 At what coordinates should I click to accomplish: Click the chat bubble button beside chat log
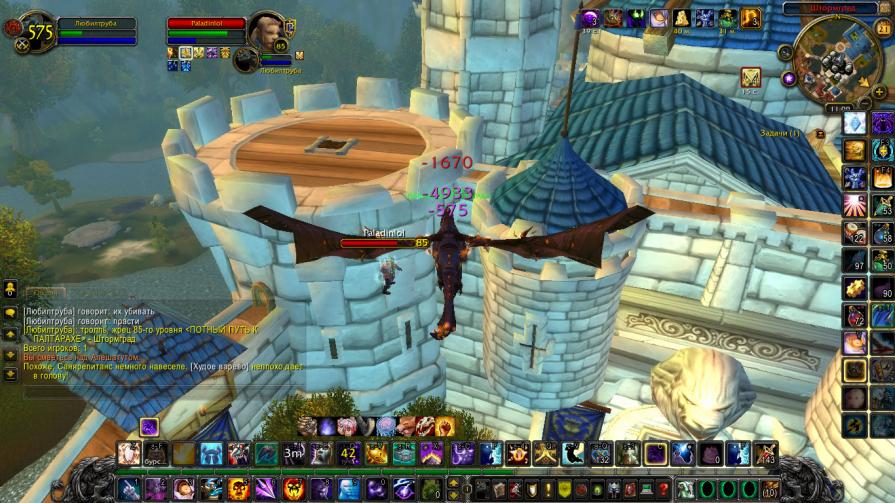pos(10,313)
